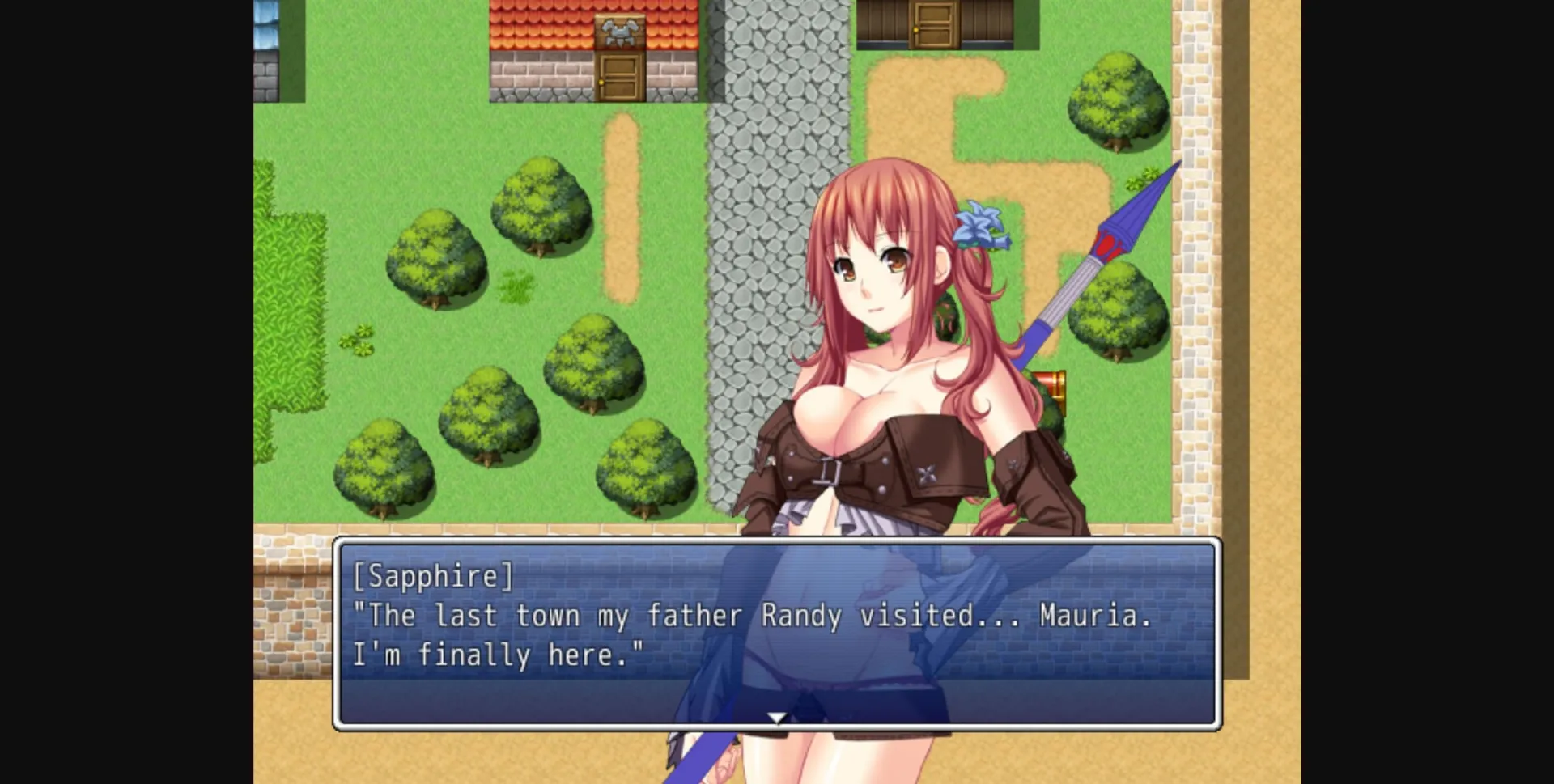Click the continue arrow to advance dialogue
This screenshot has width=1554, height=784.
click(x=776, y=717)
